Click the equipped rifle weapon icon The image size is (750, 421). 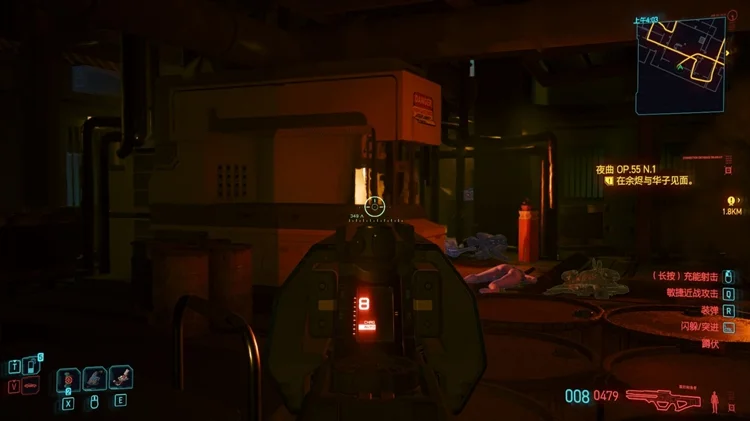click(x=665, y=396)
